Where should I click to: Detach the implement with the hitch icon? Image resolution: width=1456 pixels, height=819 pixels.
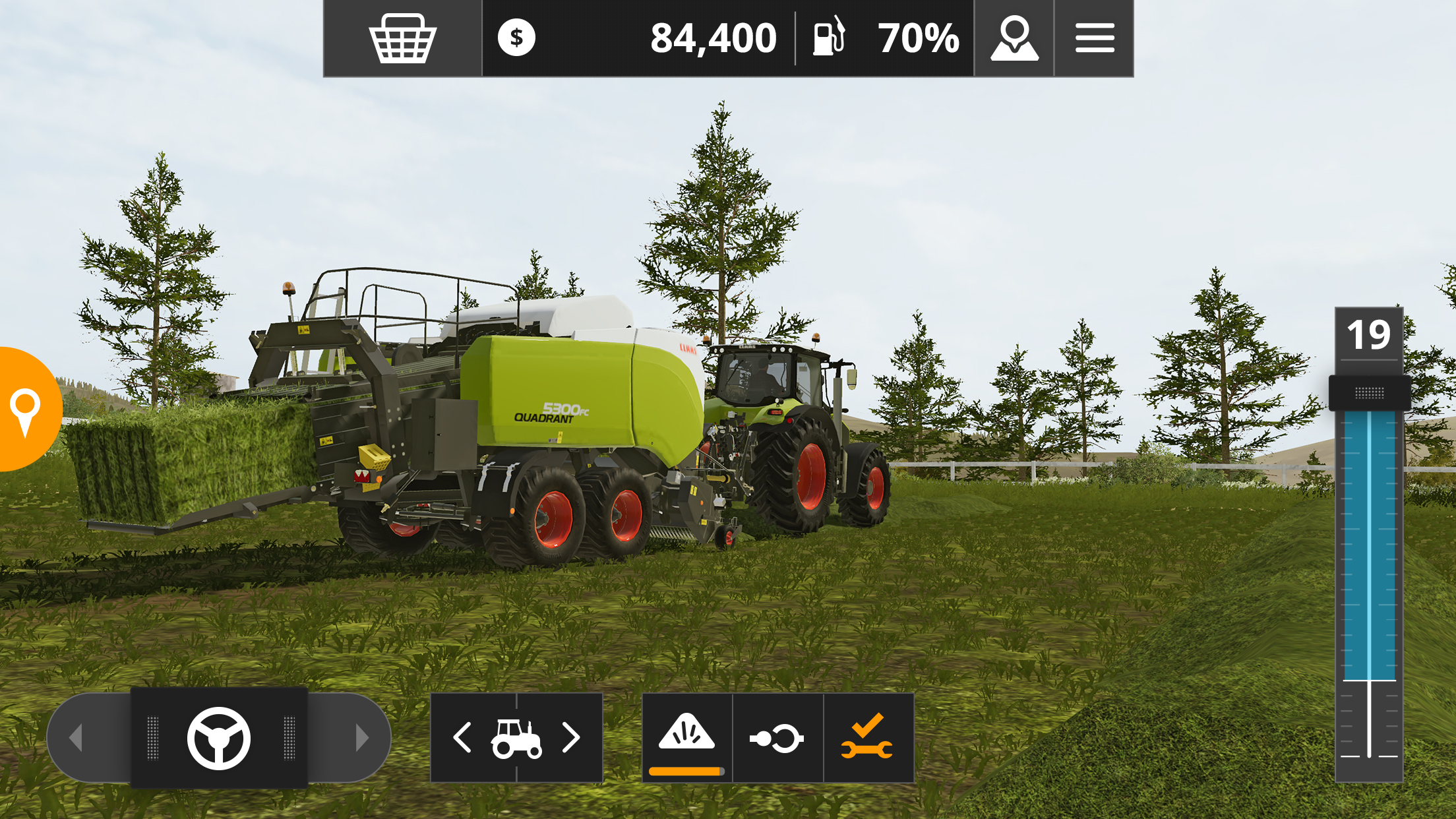click(x=777, y=737)
